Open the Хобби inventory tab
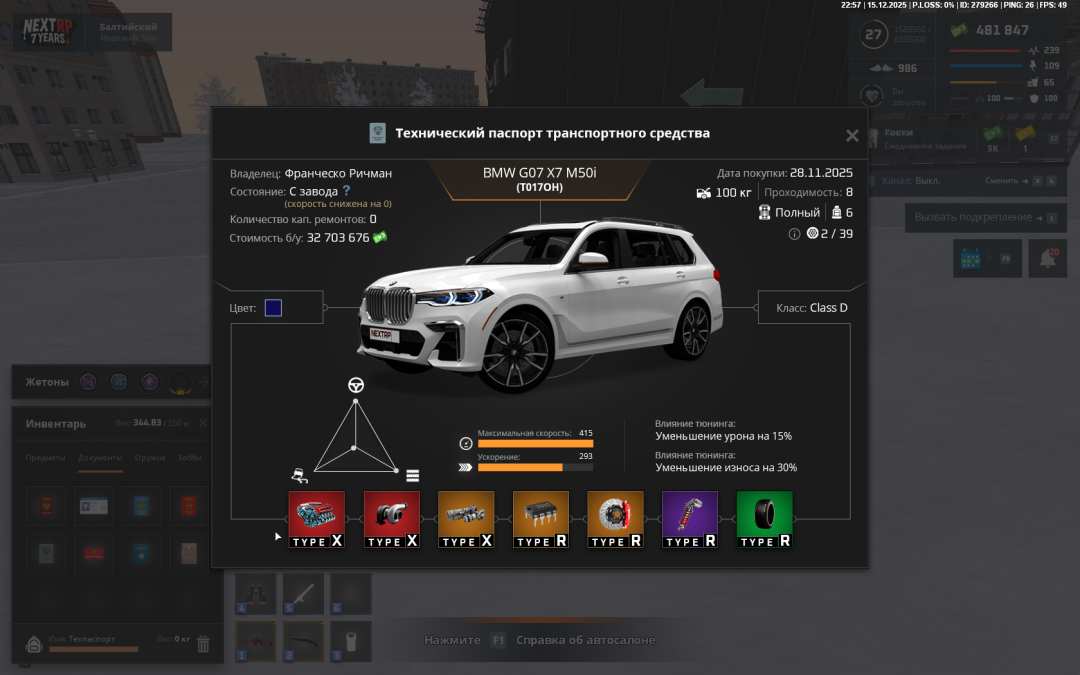This screenshot has width=1080, height=675. (x=191, y=458)
